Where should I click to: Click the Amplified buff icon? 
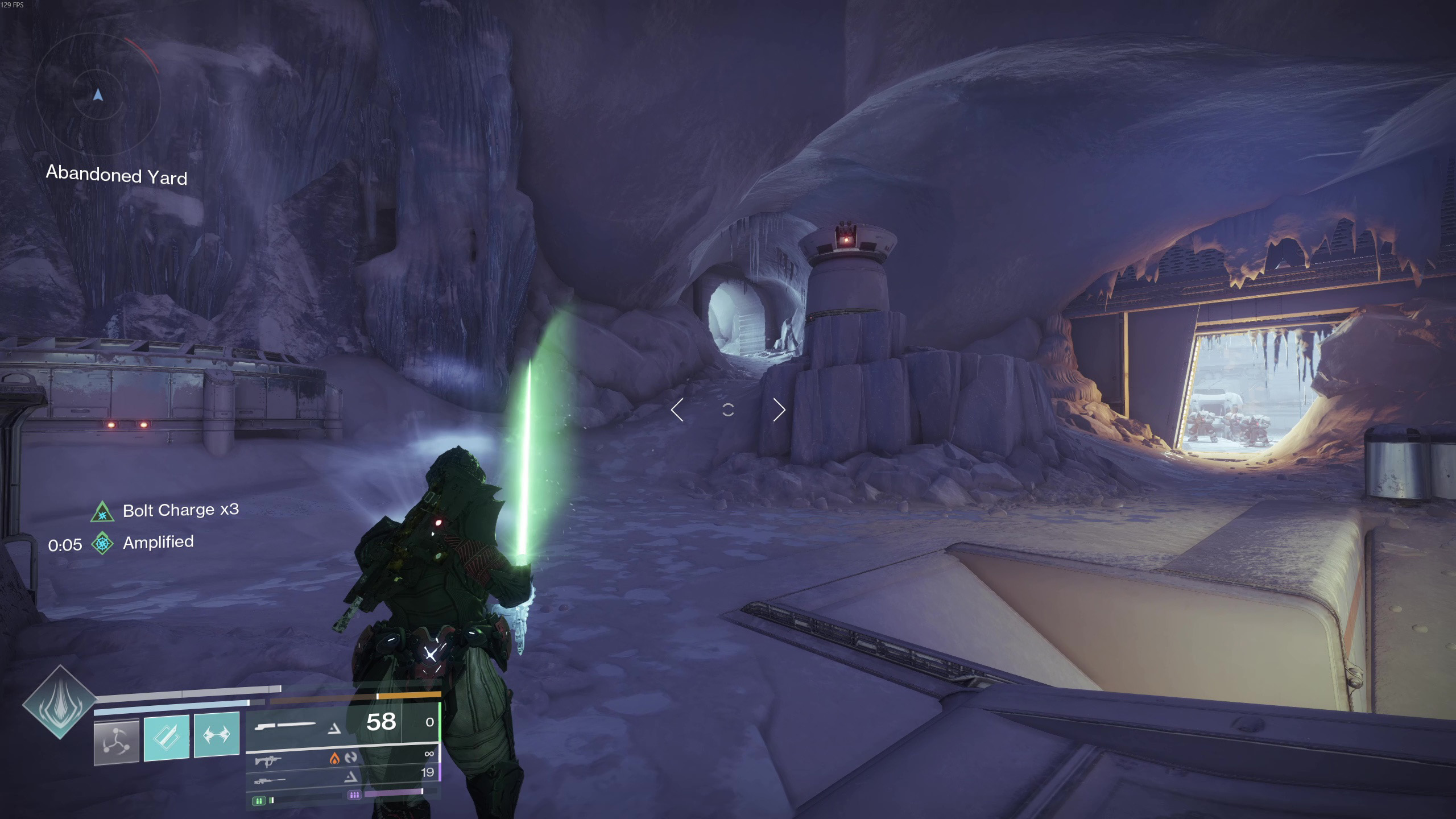[102, 543]
